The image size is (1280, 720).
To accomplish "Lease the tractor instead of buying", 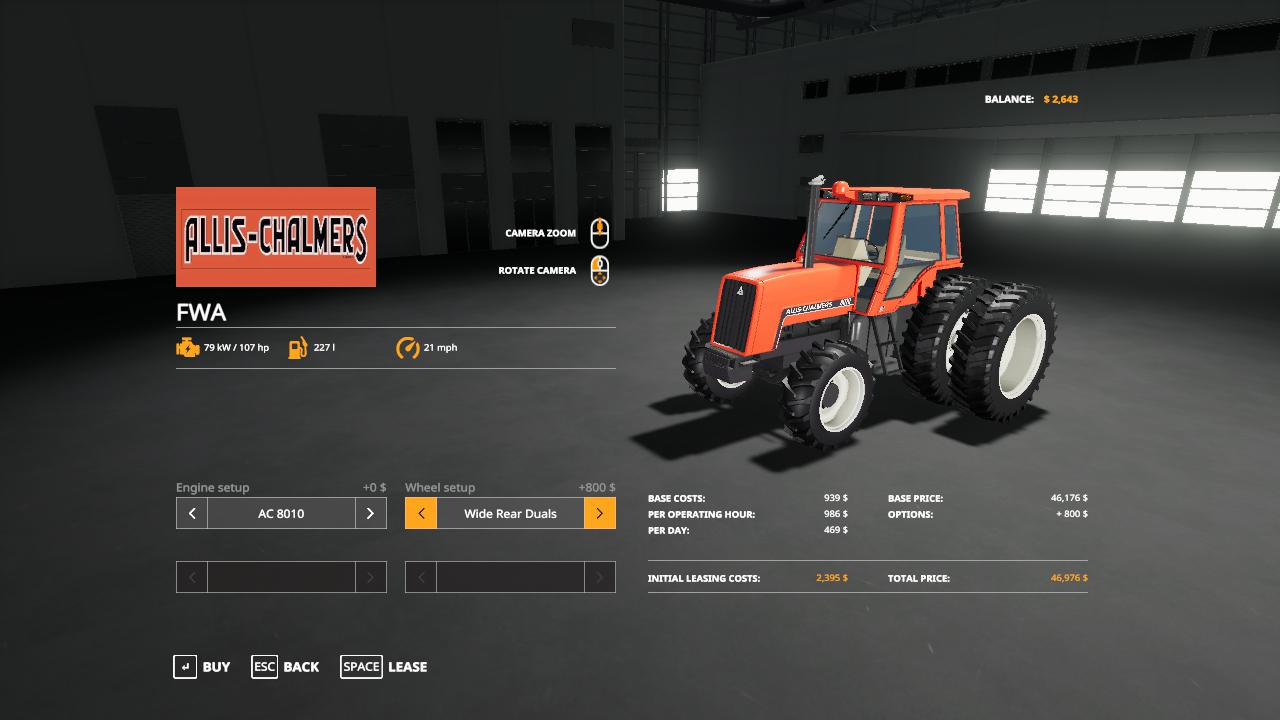I will [384, 667].
